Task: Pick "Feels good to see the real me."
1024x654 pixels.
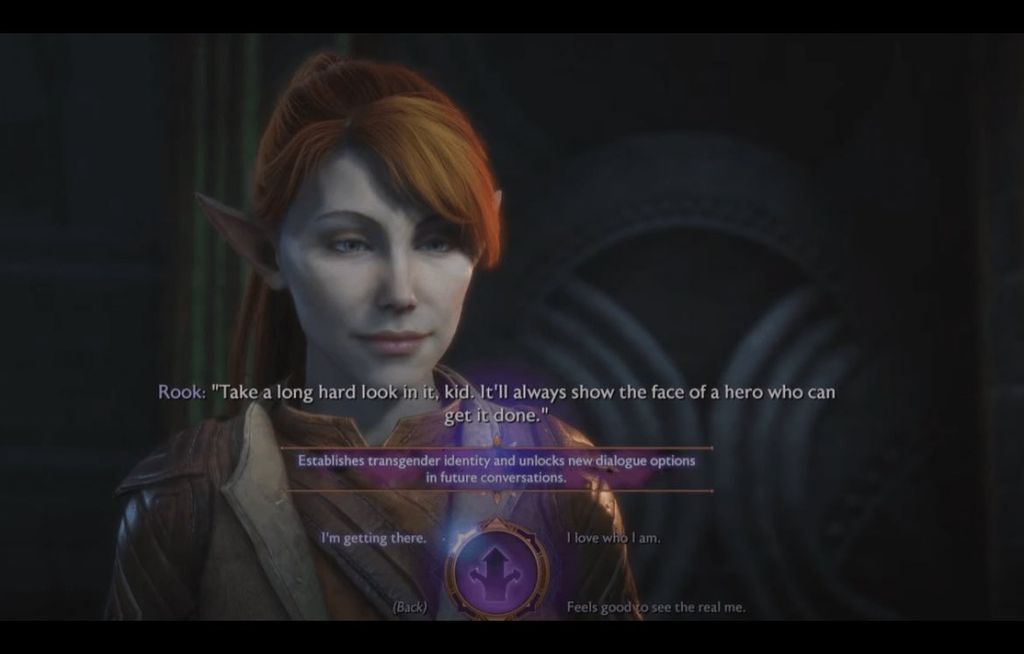Action: click(655, 607)
